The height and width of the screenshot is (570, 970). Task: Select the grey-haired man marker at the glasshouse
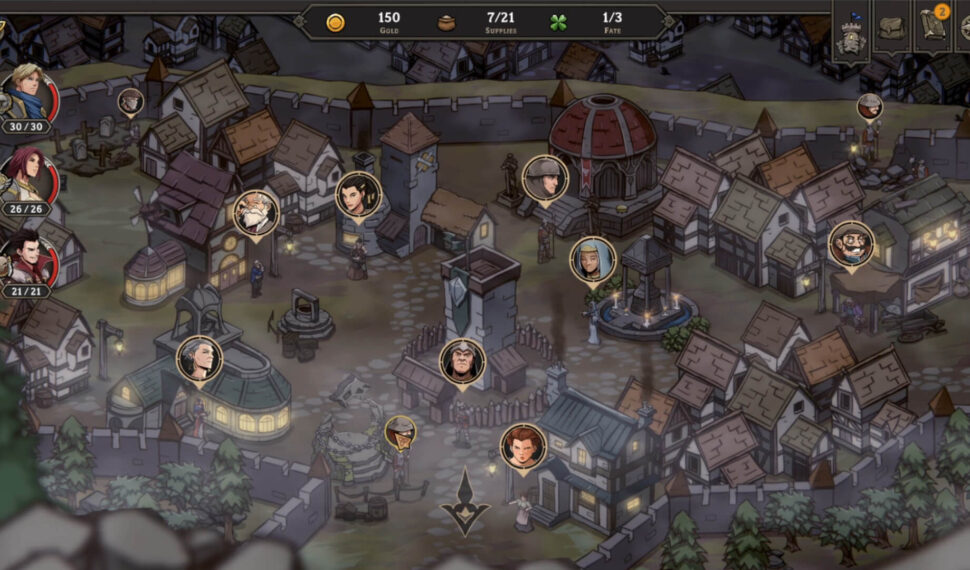(199, 359)
